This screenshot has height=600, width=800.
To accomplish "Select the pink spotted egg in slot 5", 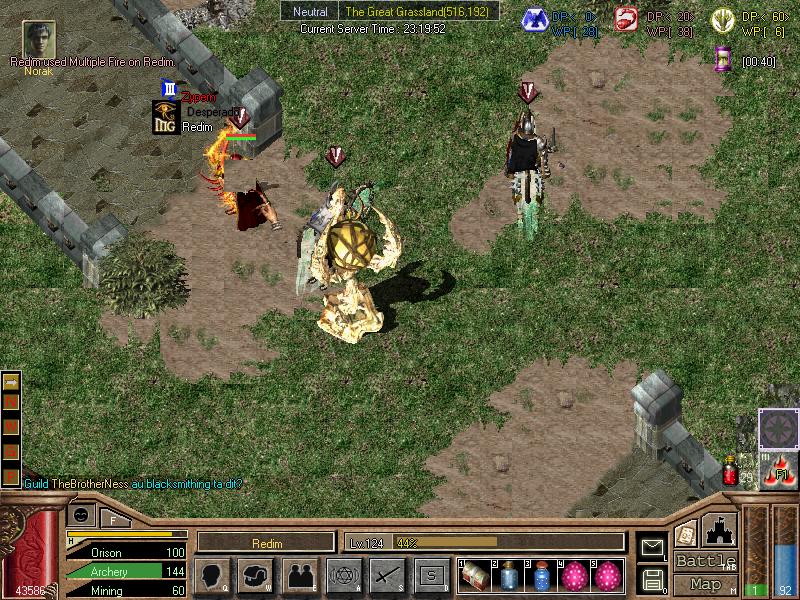I will click(x=609, y=575).
